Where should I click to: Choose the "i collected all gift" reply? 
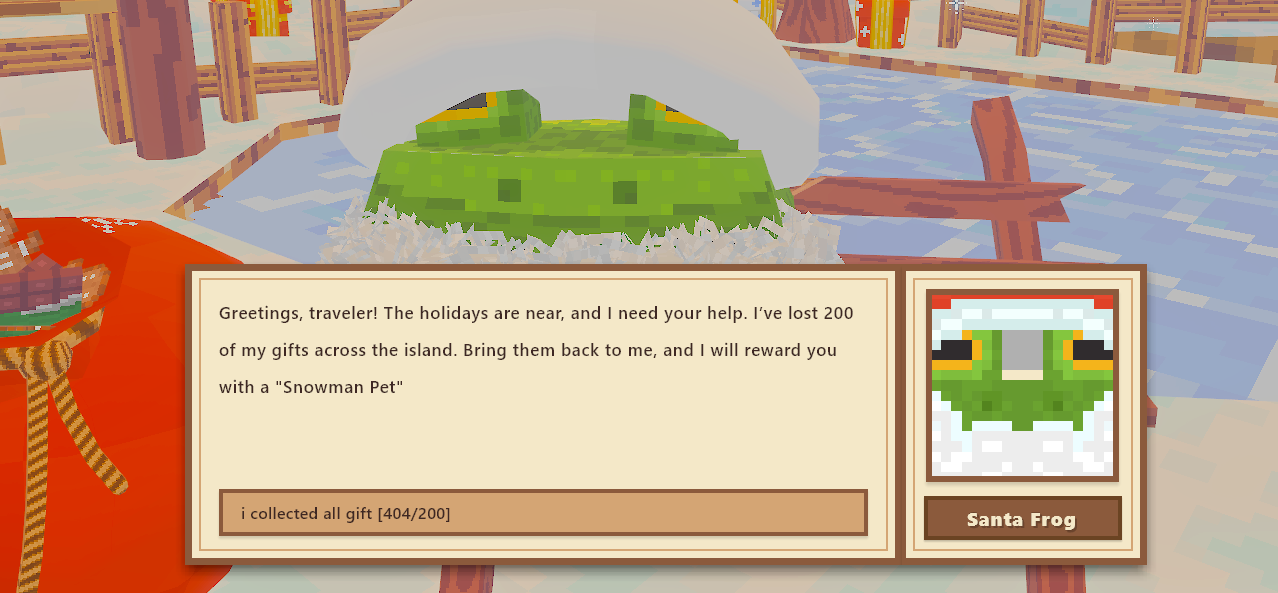pos(543,513)
